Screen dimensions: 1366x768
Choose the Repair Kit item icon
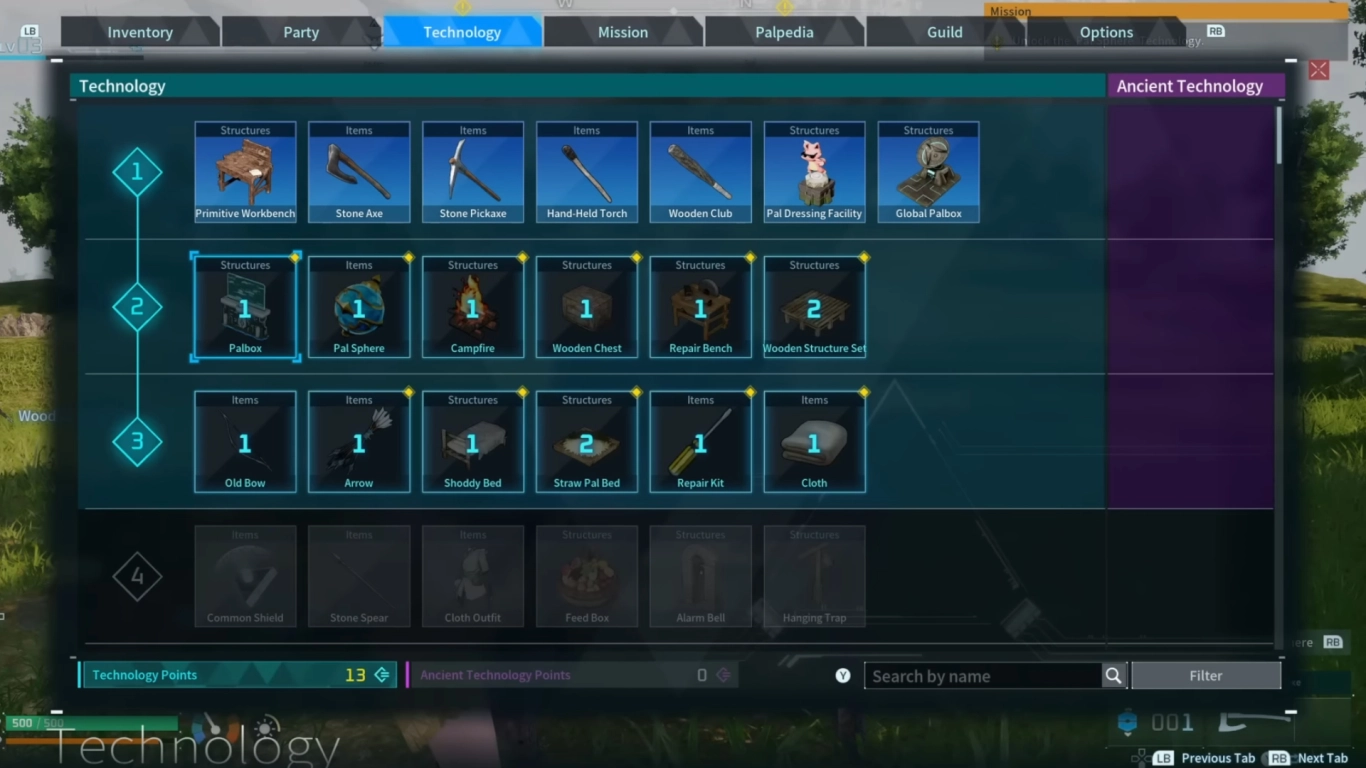(x=700, y=441)
